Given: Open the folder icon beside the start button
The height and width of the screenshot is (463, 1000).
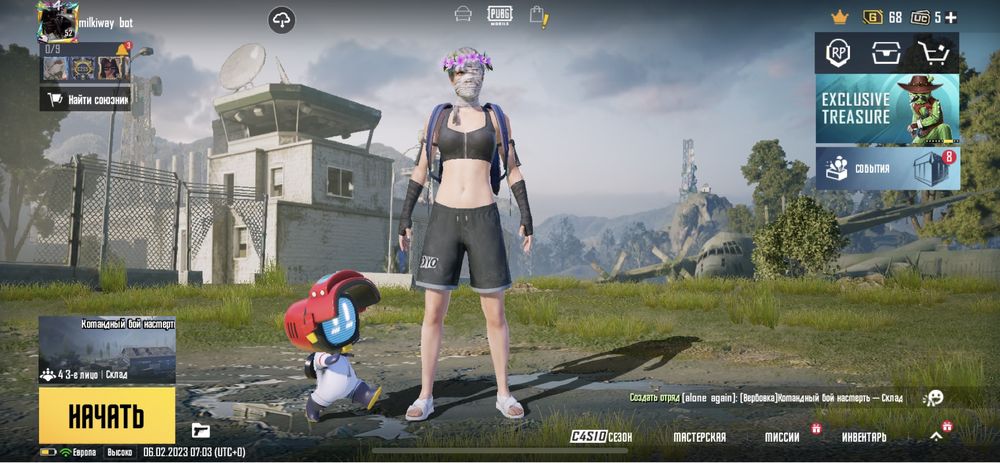Looking at the screenshot, I should (x=201, y=431).
